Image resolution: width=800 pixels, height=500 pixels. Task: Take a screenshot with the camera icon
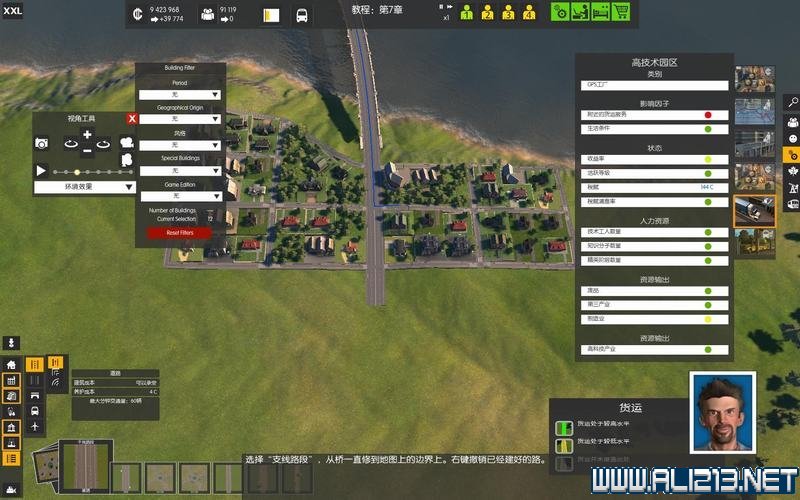coord(42,144)
